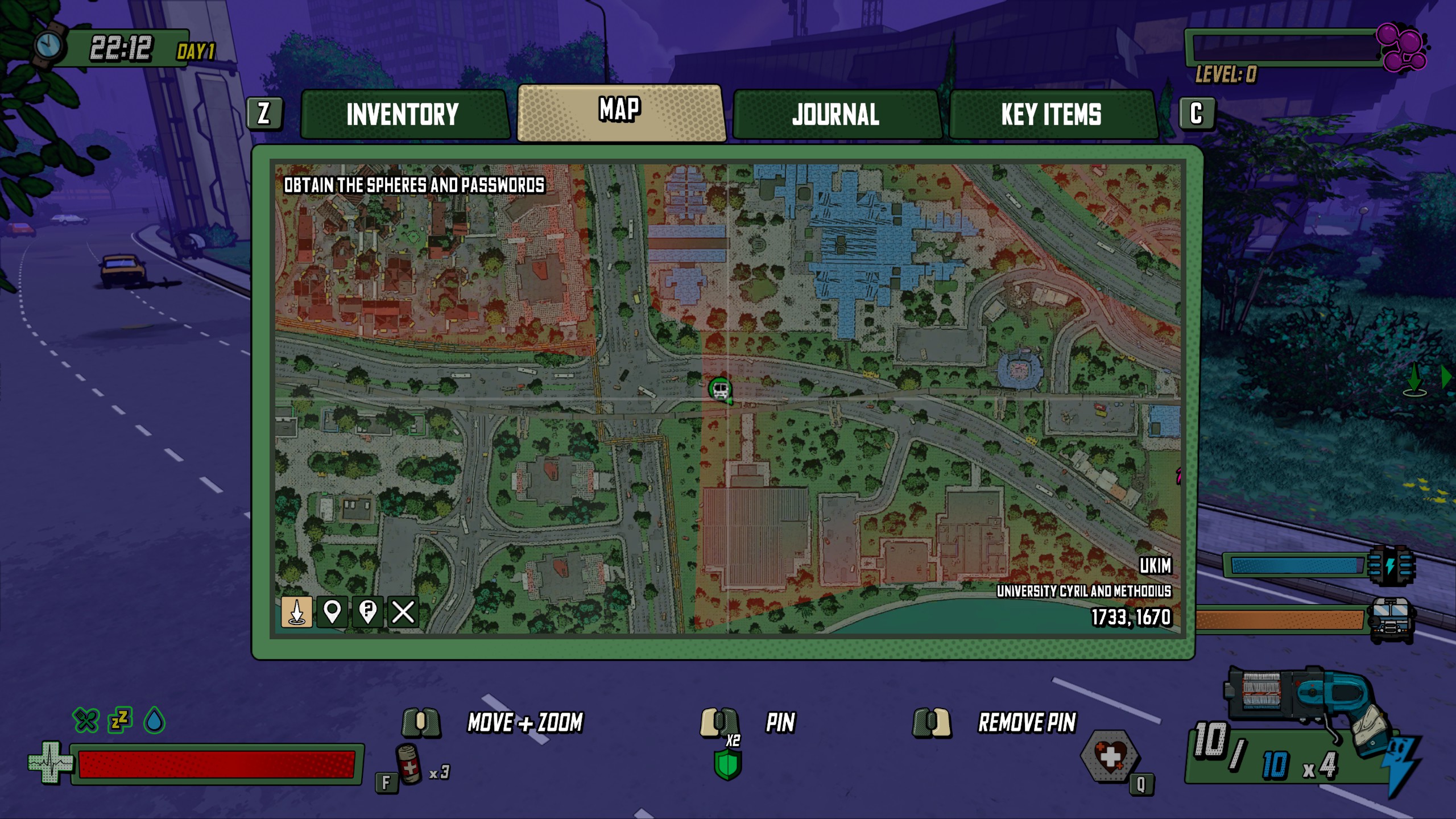The image size is (1456, 819).
Task: Select the Map tab
Action: [x=620, y=112]
